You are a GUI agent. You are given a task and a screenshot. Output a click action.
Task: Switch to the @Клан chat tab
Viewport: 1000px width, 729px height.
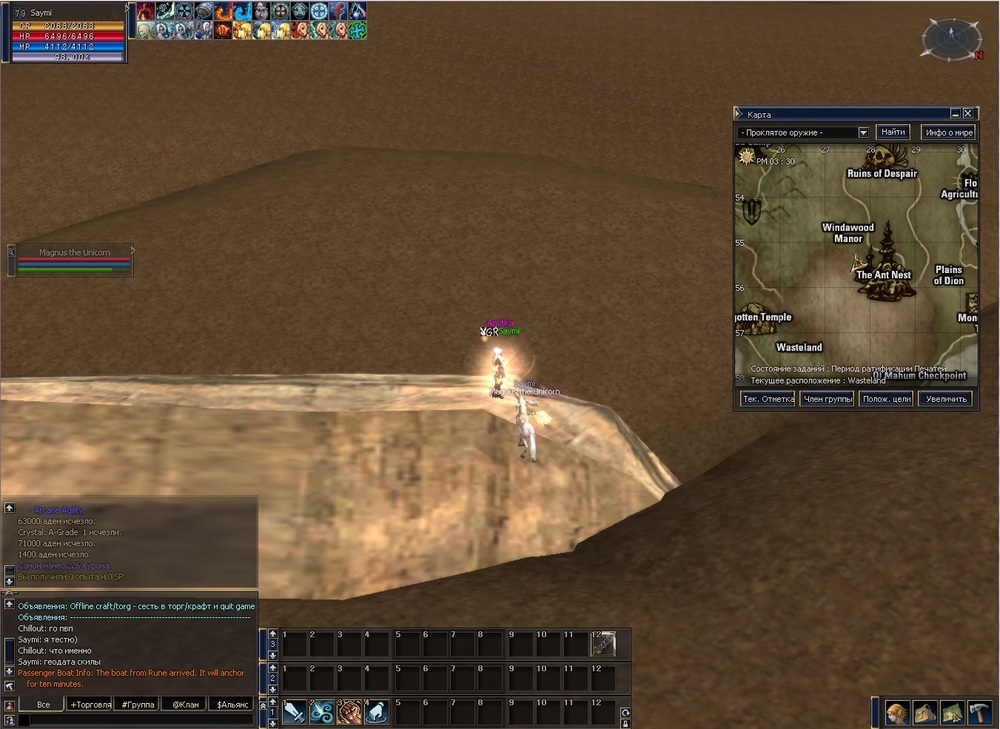point(185,705)
